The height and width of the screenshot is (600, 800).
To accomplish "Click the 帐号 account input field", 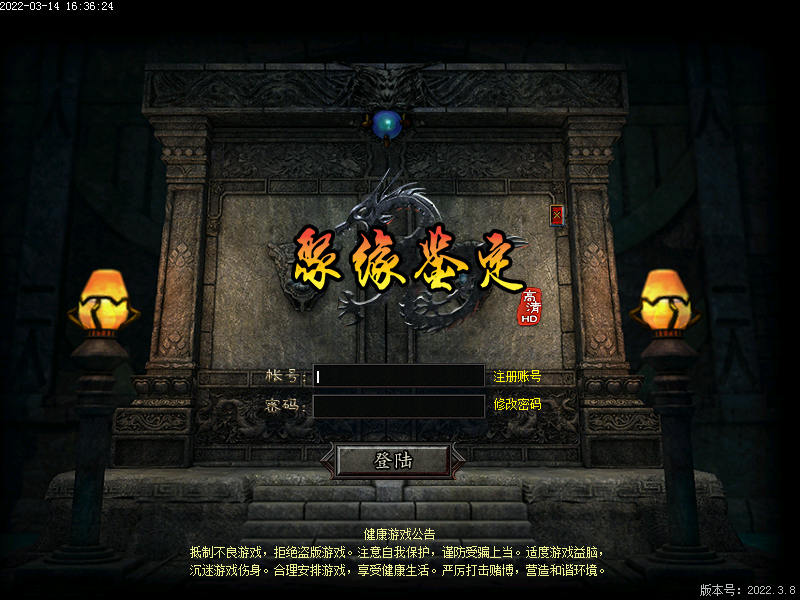I will pos(398,376).
